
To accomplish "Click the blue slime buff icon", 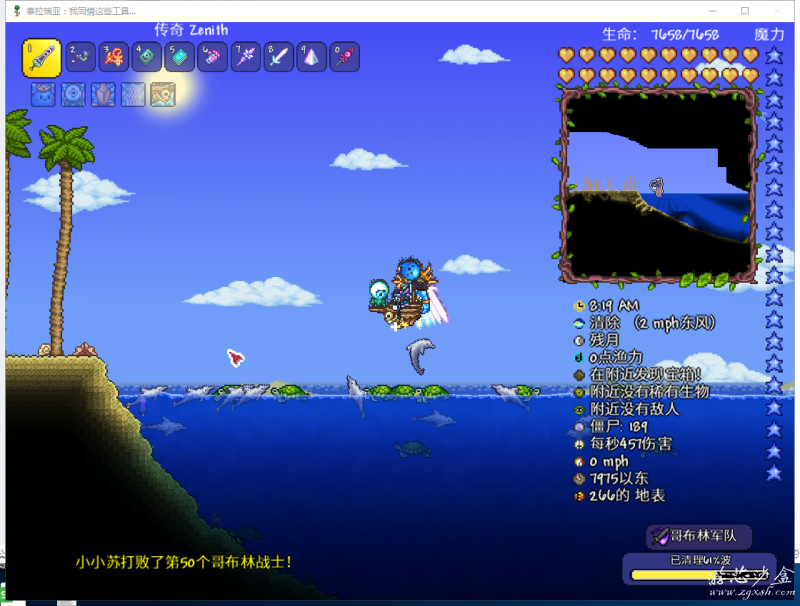I will (x=43, y=94).
